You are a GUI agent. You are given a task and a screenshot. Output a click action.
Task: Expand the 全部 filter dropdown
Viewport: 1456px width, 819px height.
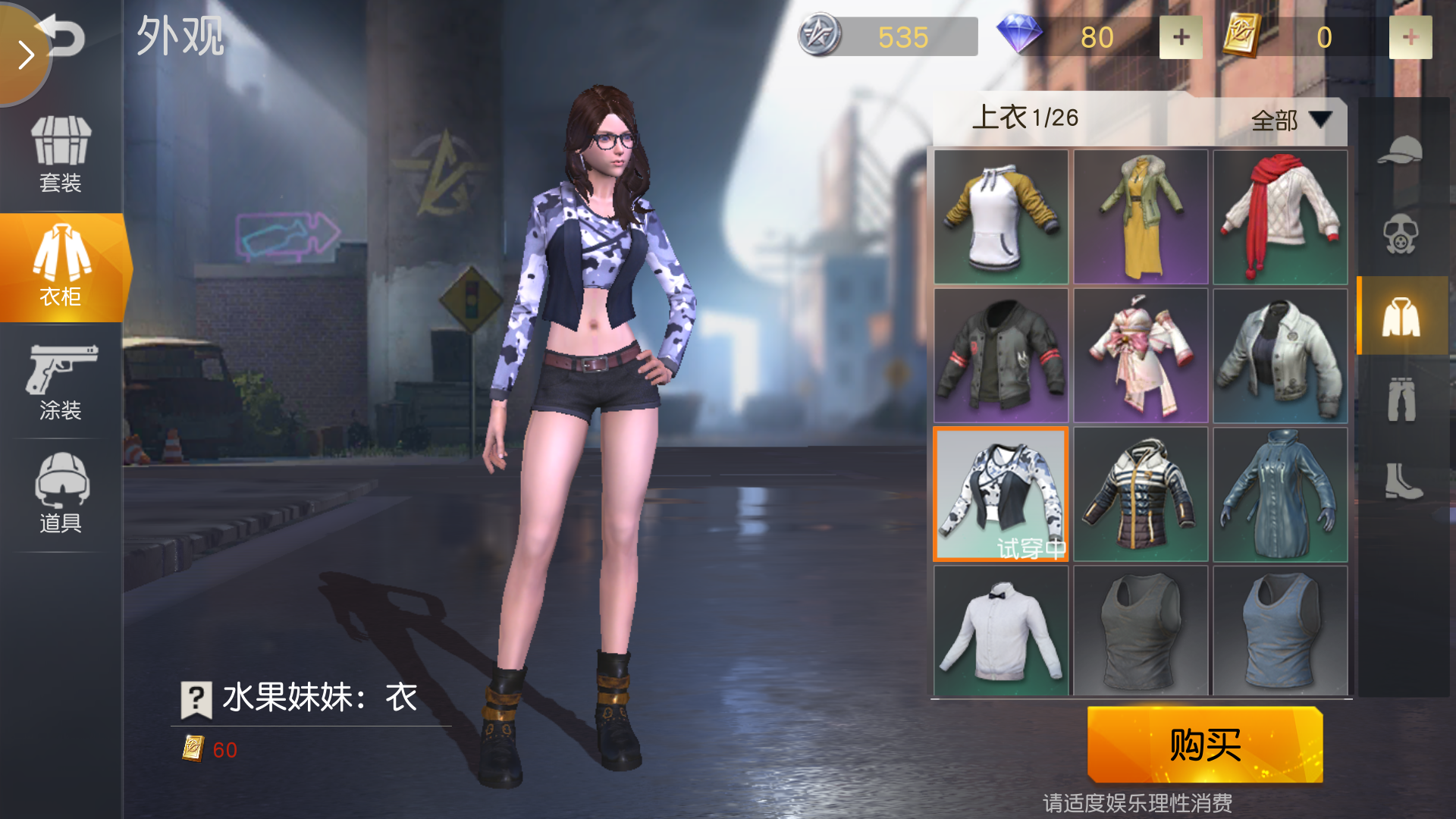pos(1289,120)
